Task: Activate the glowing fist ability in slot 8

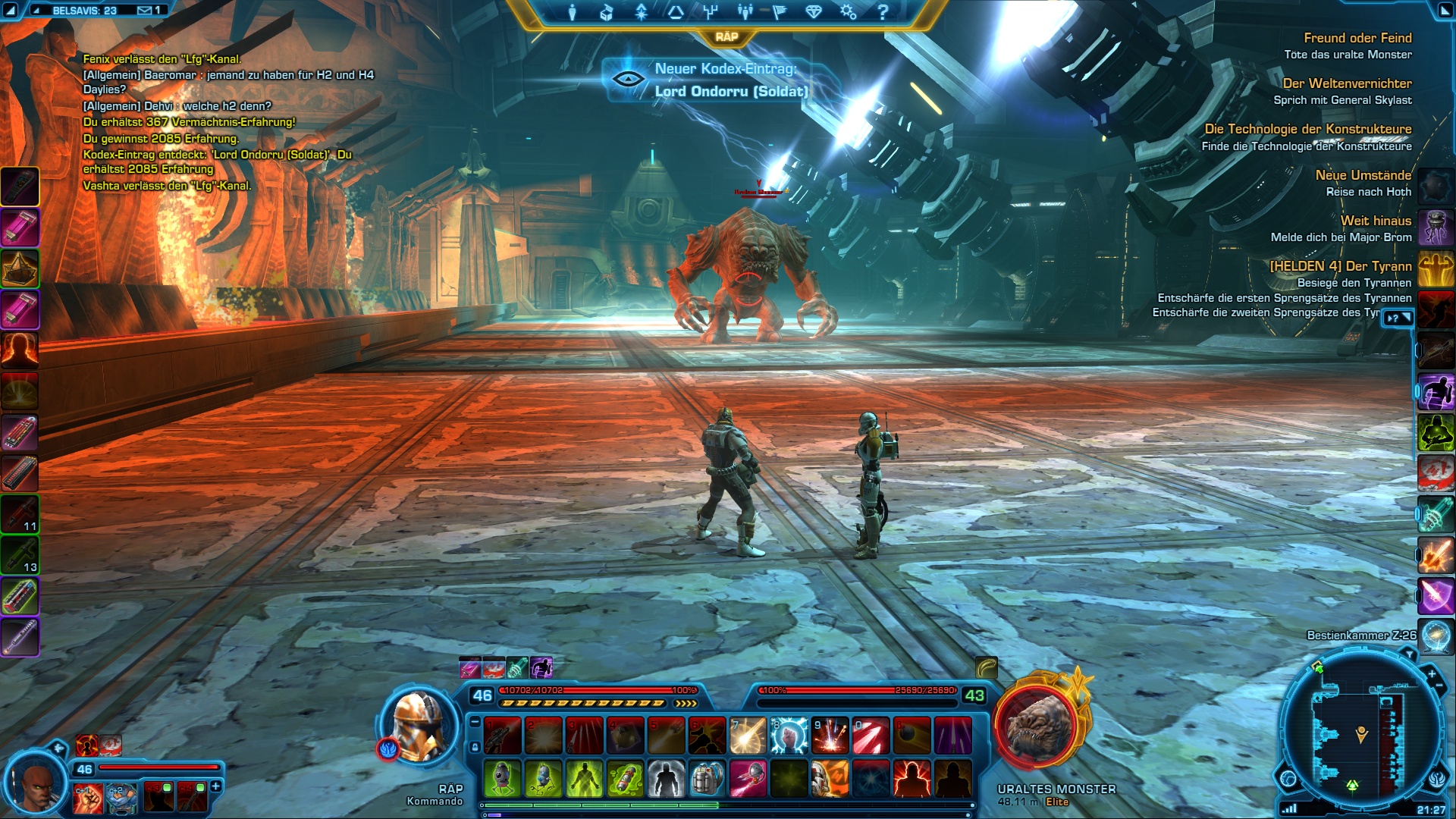Action: [789, 736]
